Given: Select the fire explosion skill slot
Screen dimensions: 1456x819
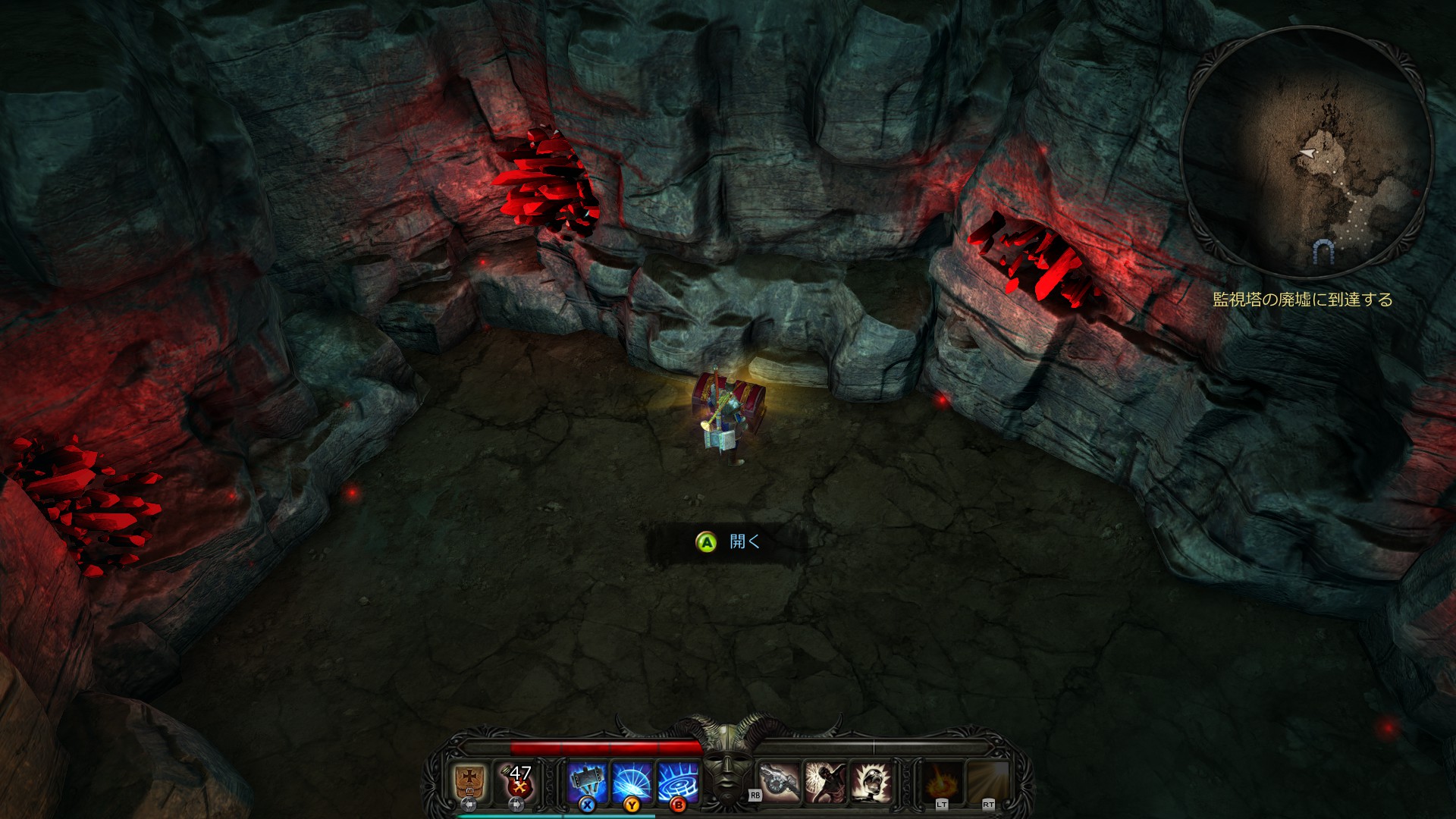Looking at the screenshot, I should tap(943, 782).
